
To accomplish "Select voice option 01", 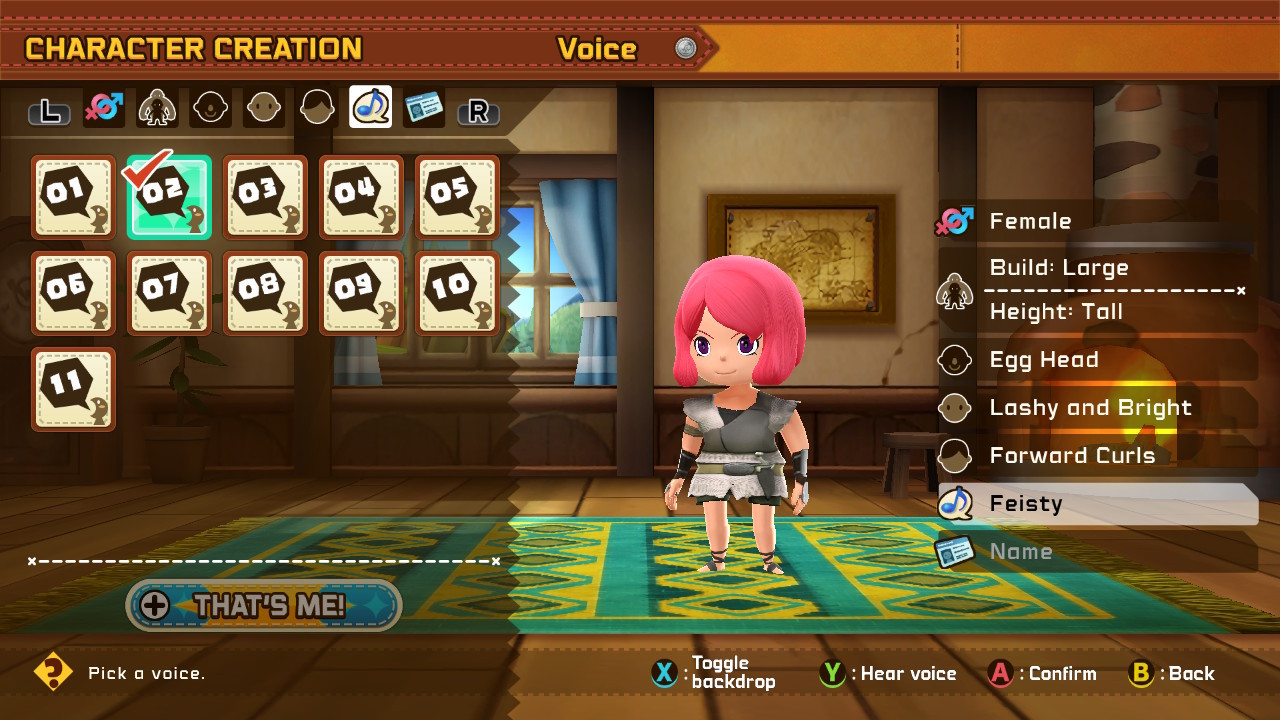I will pyautogui.click(x=73, y=197).
